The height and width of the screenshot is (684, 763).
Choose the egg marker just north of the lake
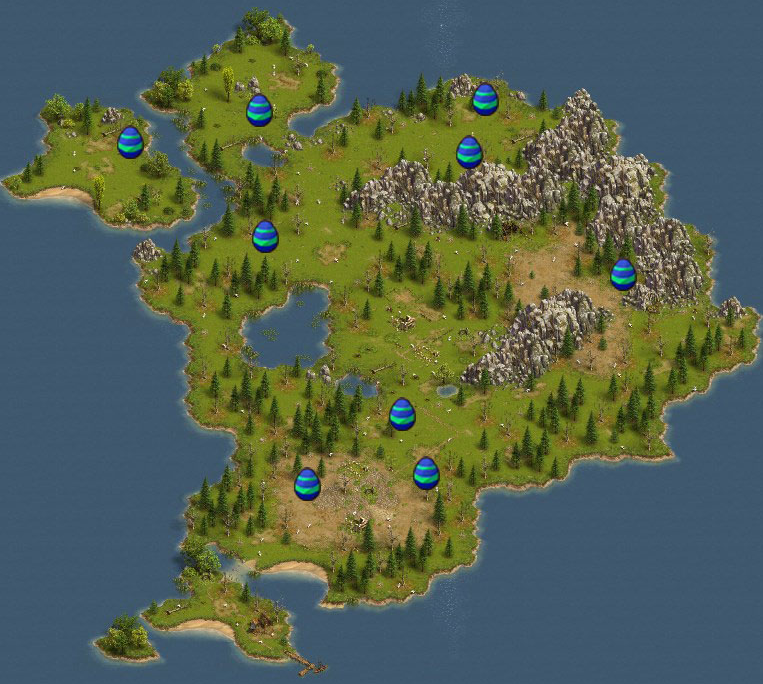265,236
